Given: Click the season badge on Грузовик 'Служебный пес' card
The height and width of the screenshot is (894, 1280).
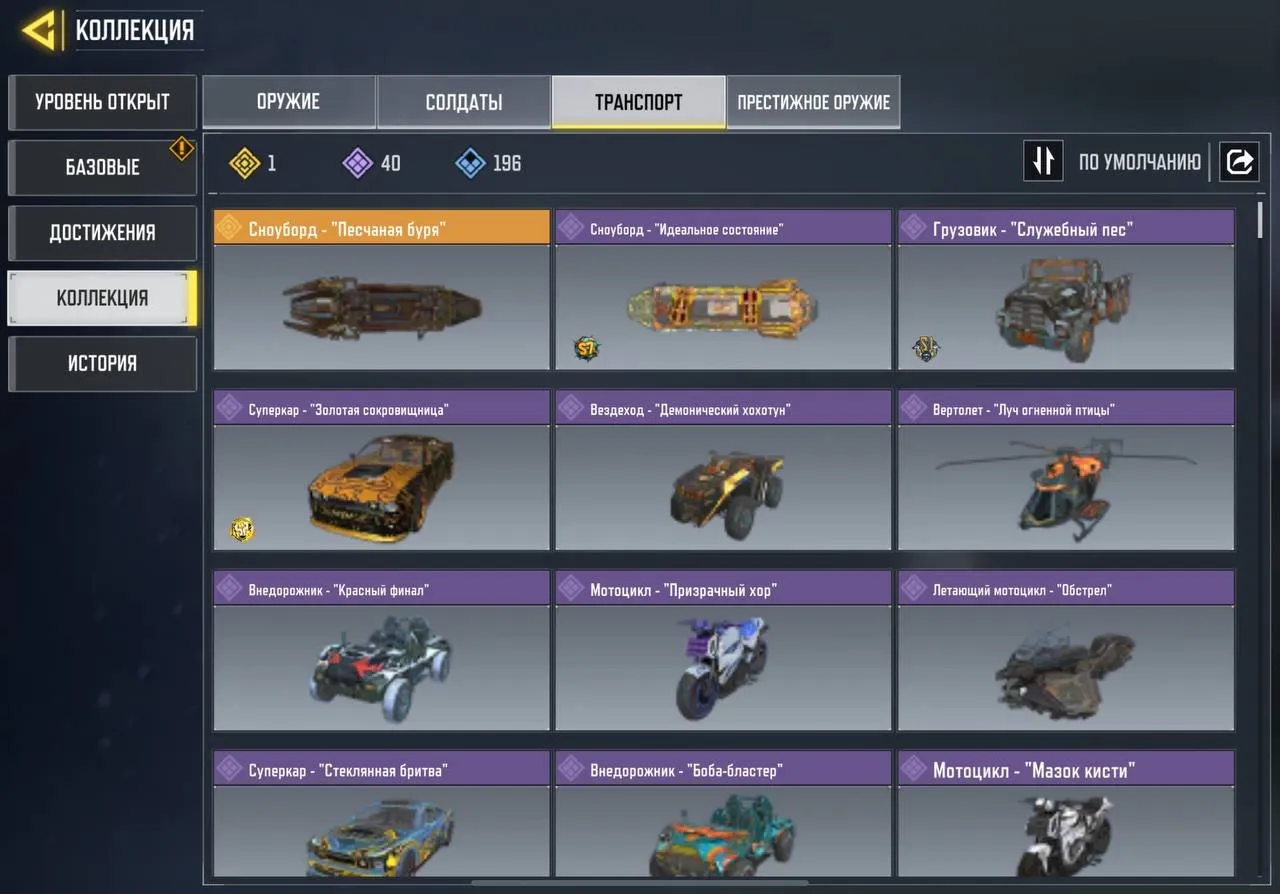Looking at the screenshot, I should (925, 348).
